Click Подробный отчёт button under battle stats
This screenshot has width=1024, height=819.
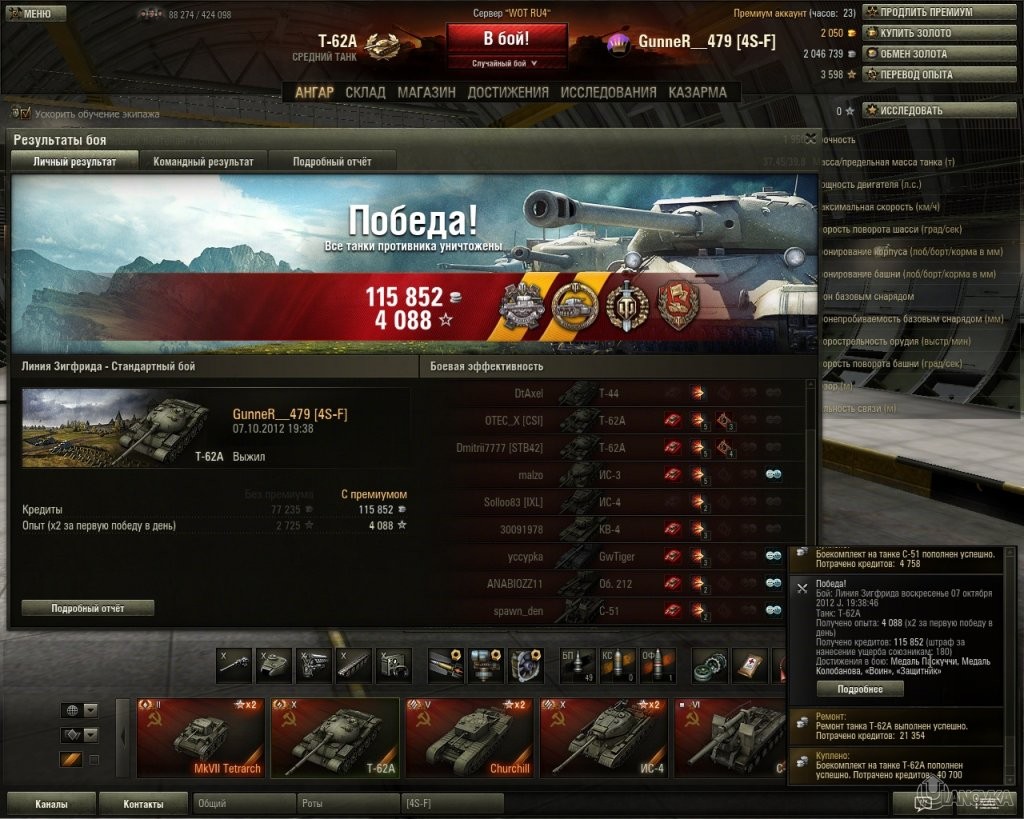(88, 608)
